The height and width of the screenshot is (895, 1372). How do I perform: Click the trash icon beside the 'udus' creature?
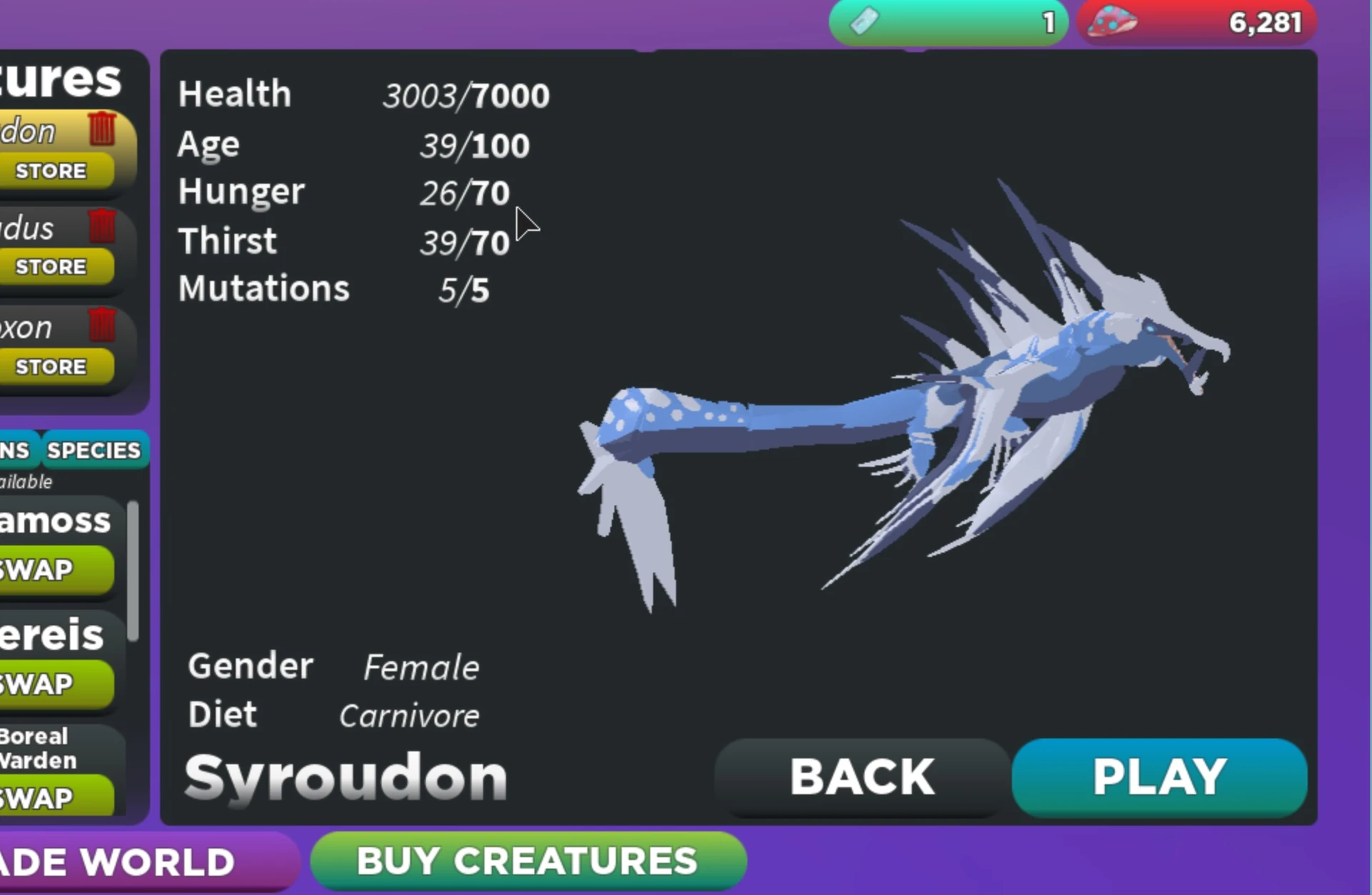tap(103, 227)
